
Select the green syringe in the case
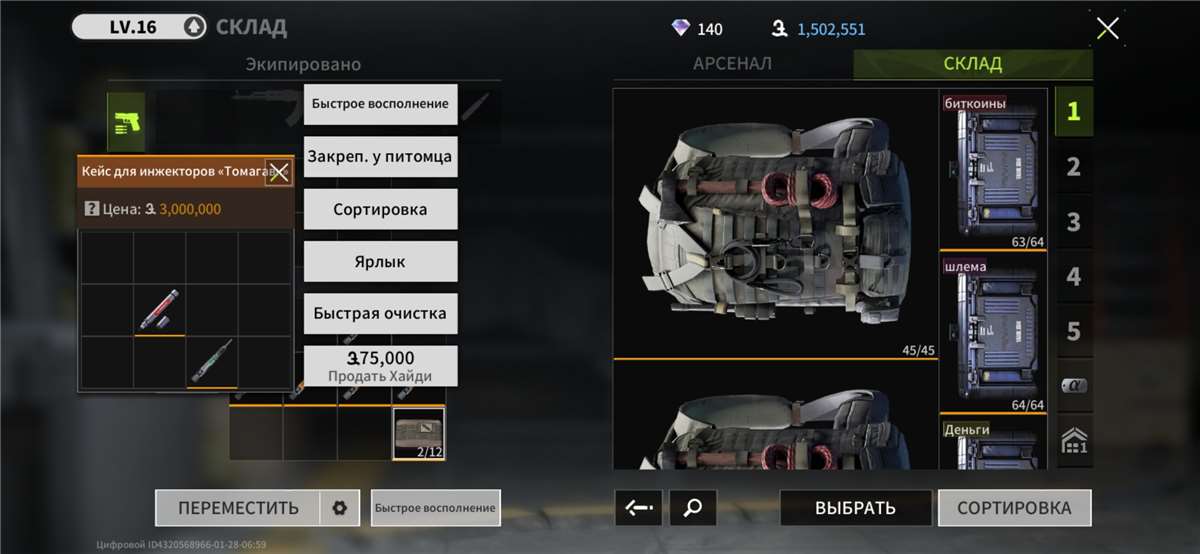212,362
